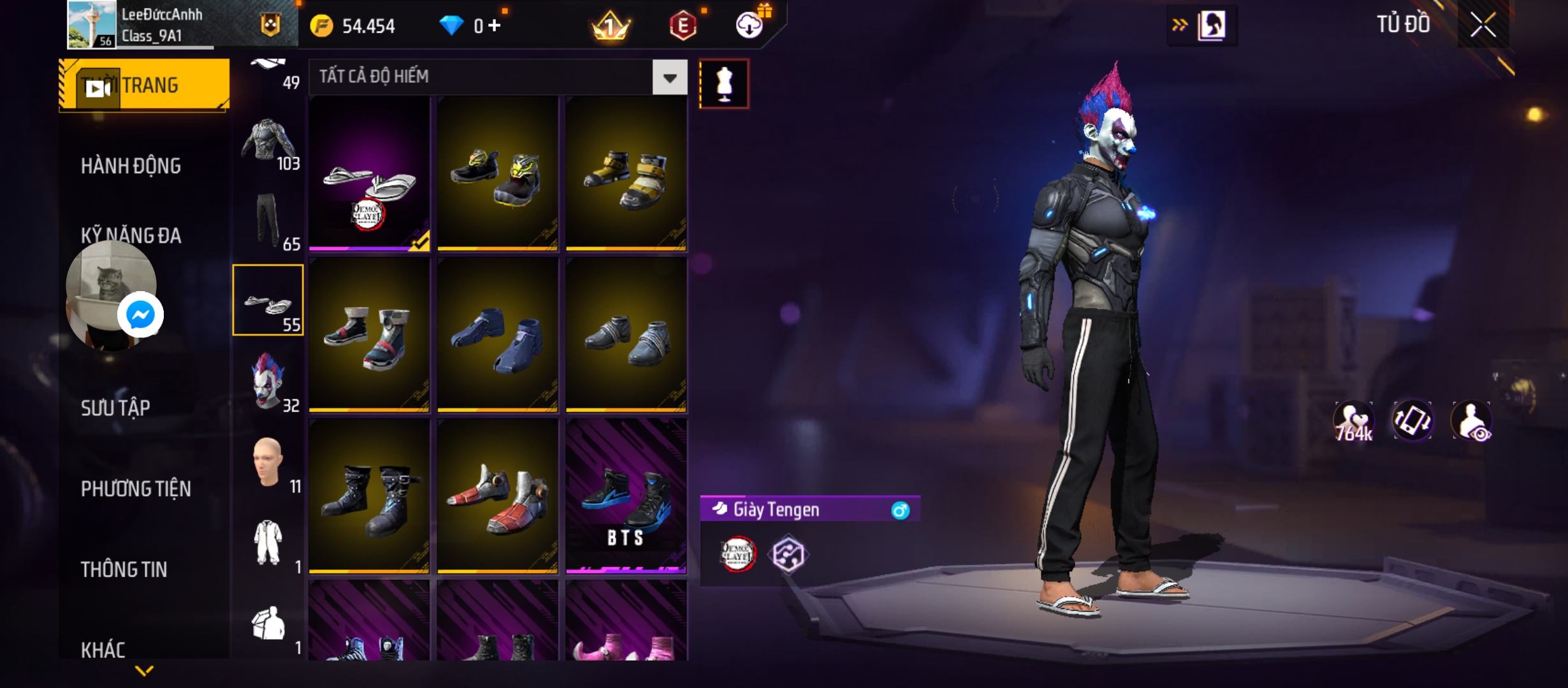The image size is (1568, 688).
Task: Pick the yellow strap boots item
Action: coord(626,173)
